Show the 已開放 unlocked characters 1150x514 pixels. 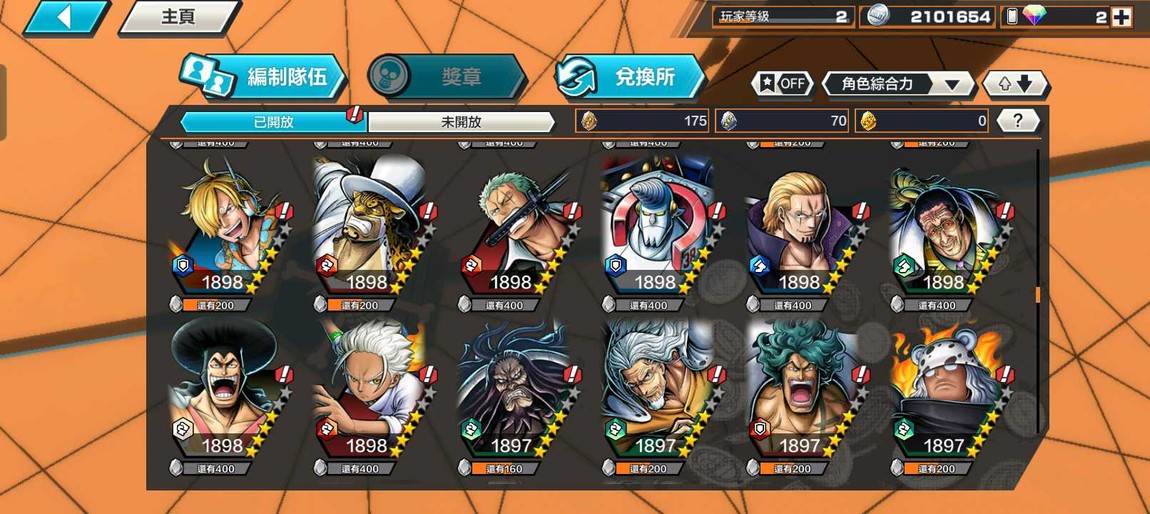[x=273, y=121]
